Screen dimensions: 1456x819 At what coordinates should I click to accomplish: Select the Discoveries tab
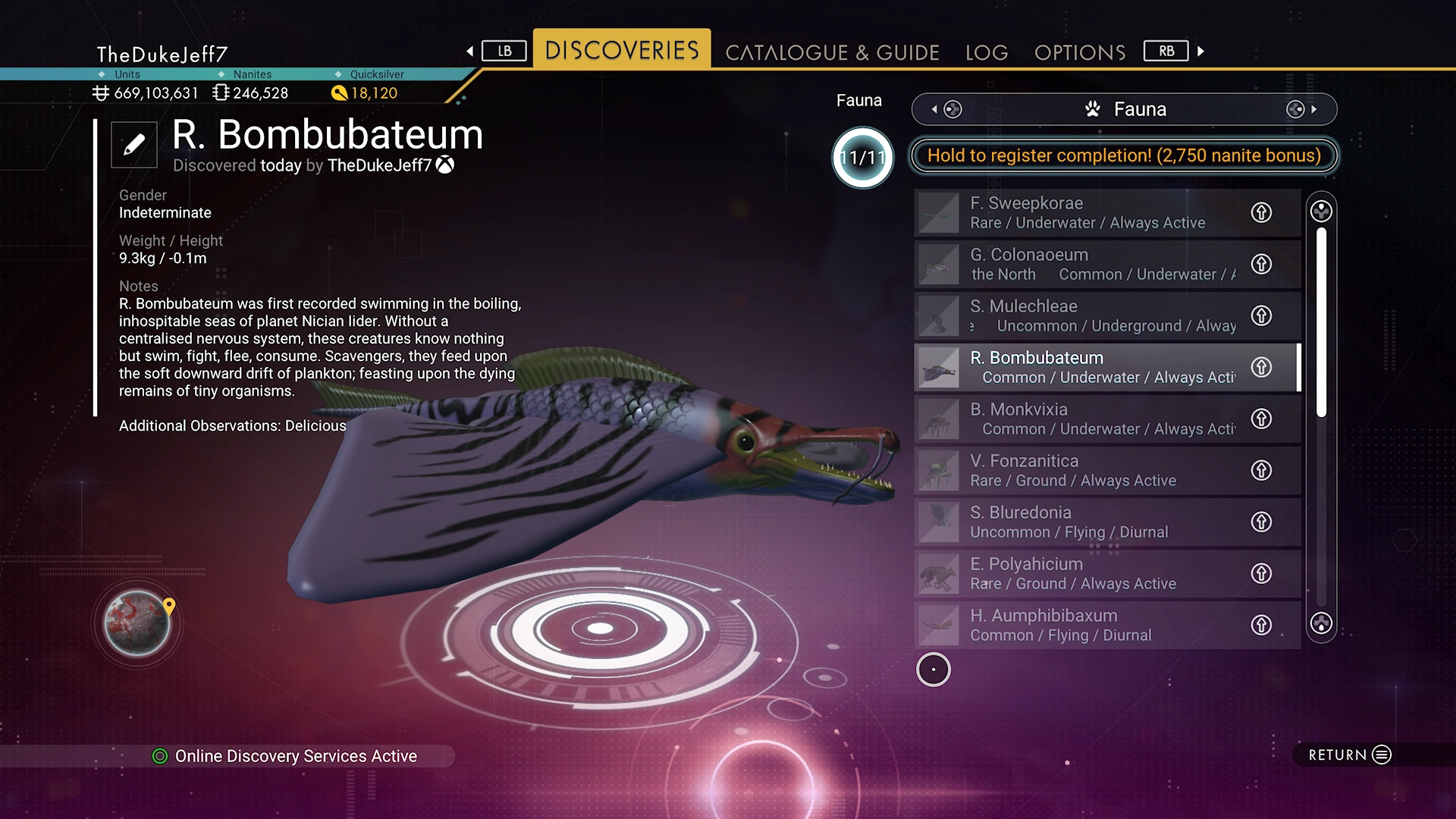point(622,50)
